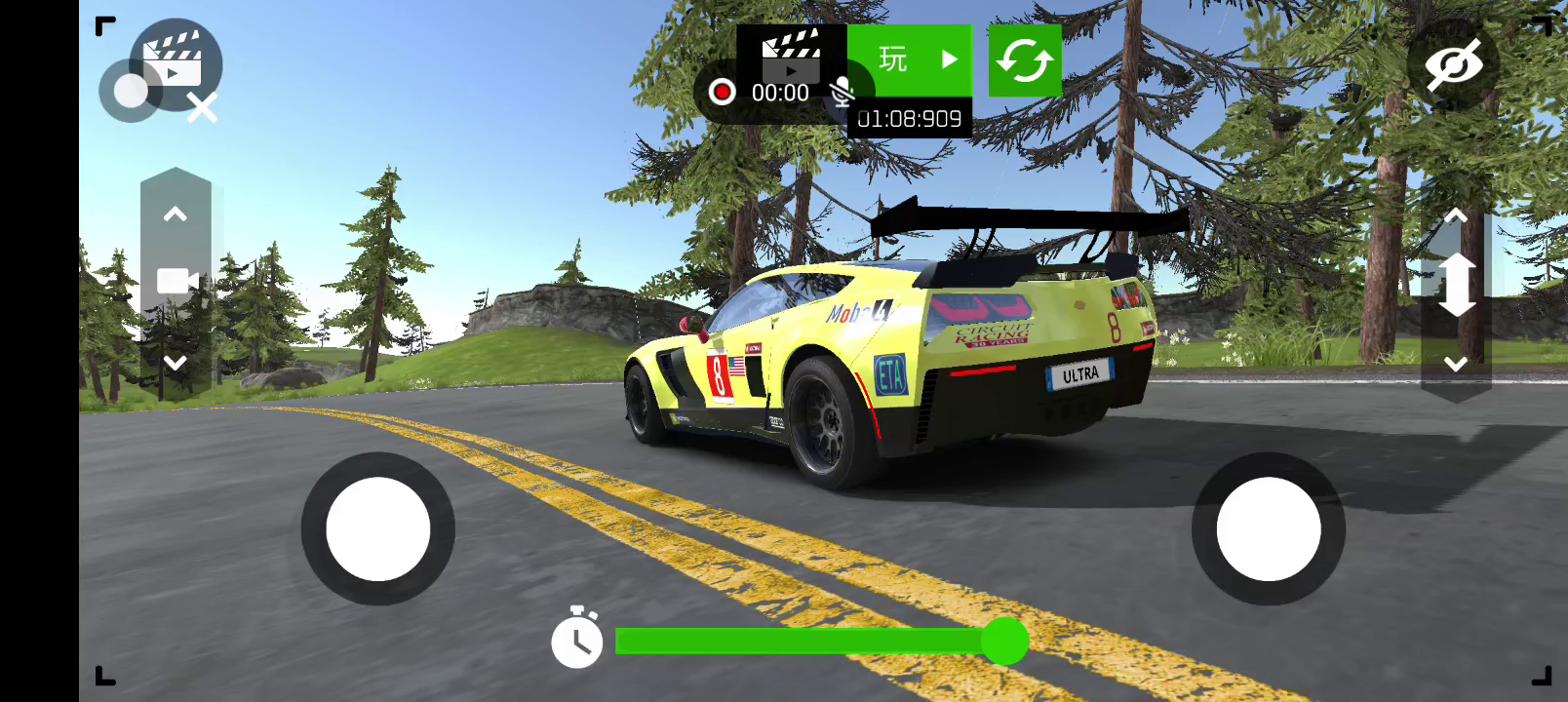
Task: Click the green timeline slider handle
Action: (1004, 641)
